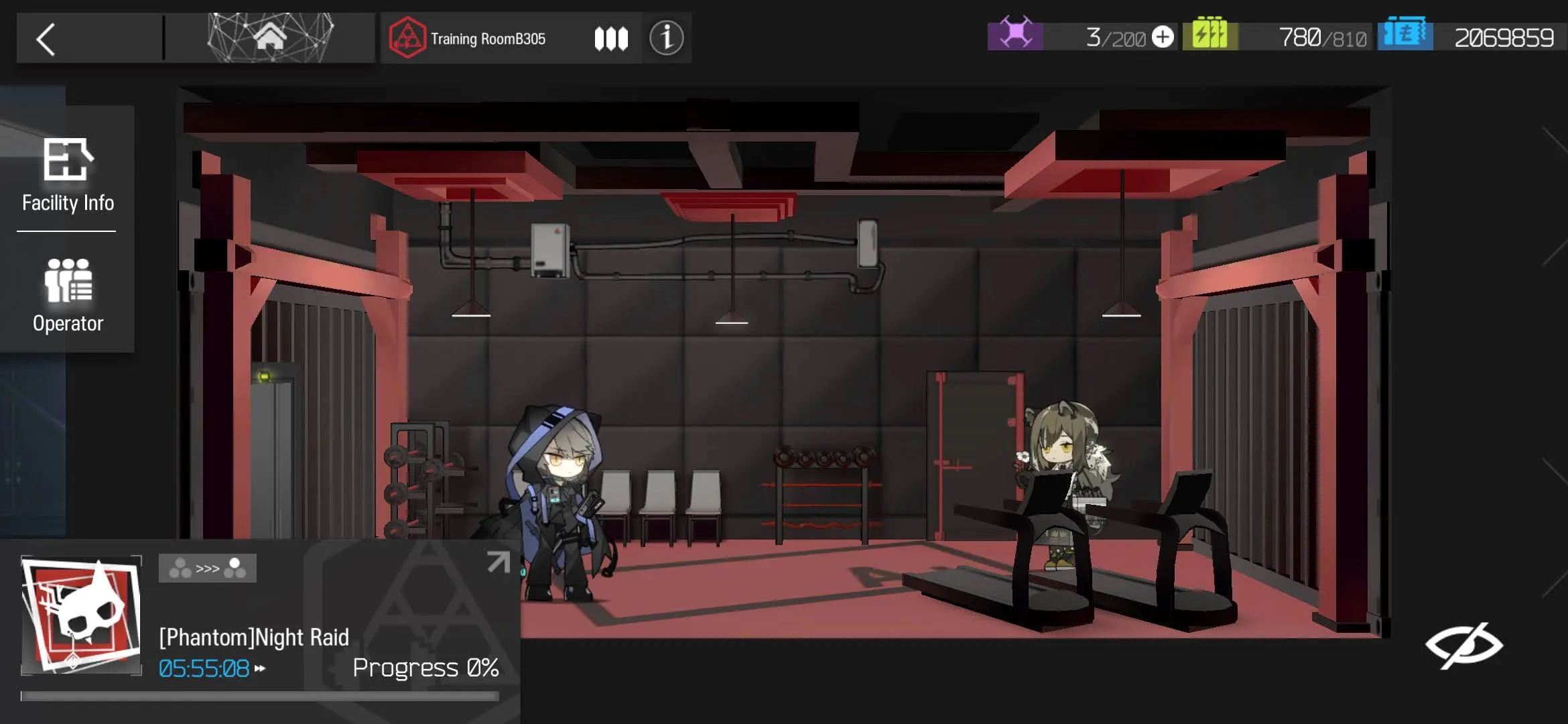Screen dimensions: 1568x724
Task: Go back with the arrow button
Action: pos(46,39)
